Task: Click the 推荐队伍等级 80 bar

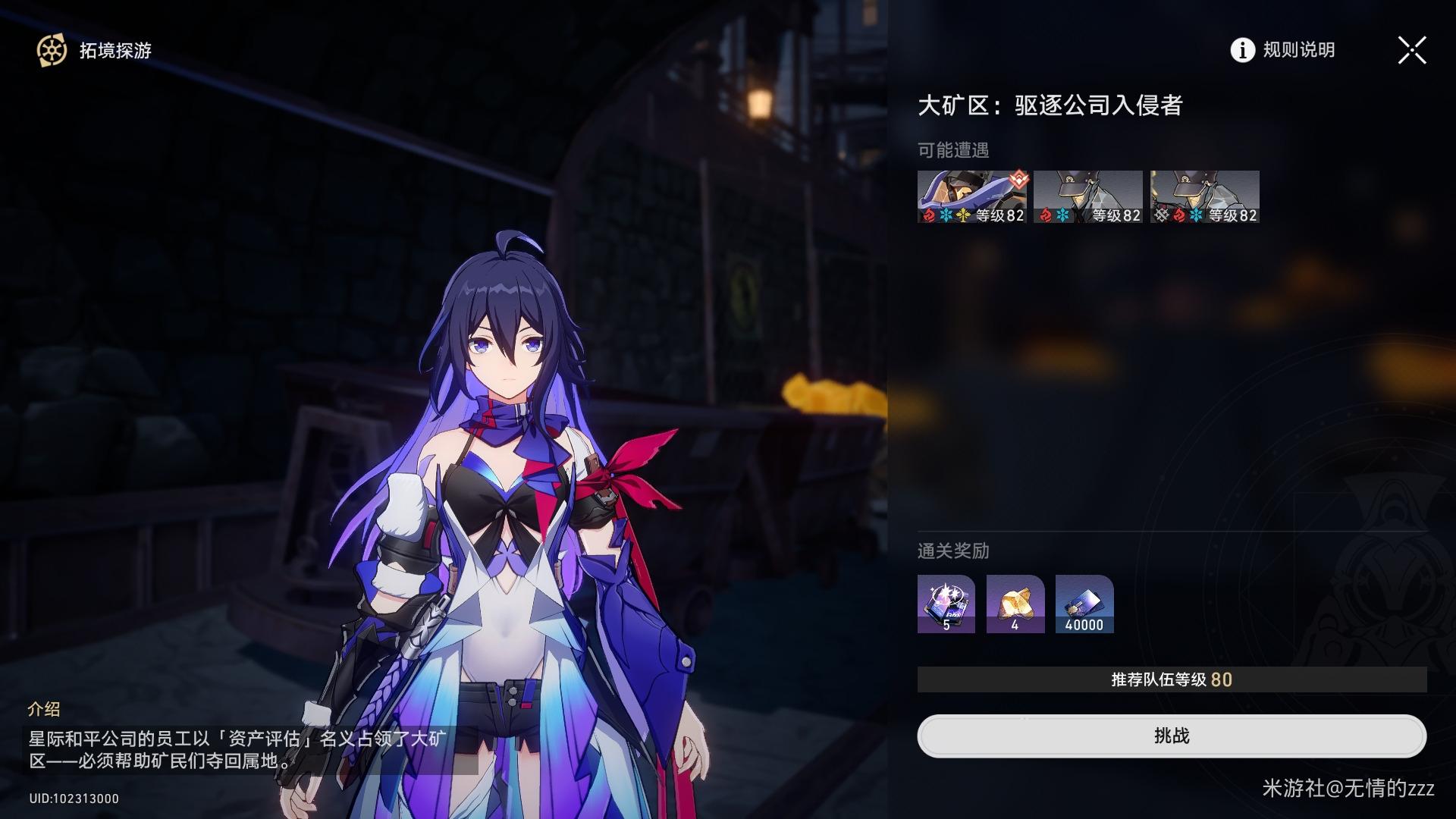Action: [x=1172, y=680]
